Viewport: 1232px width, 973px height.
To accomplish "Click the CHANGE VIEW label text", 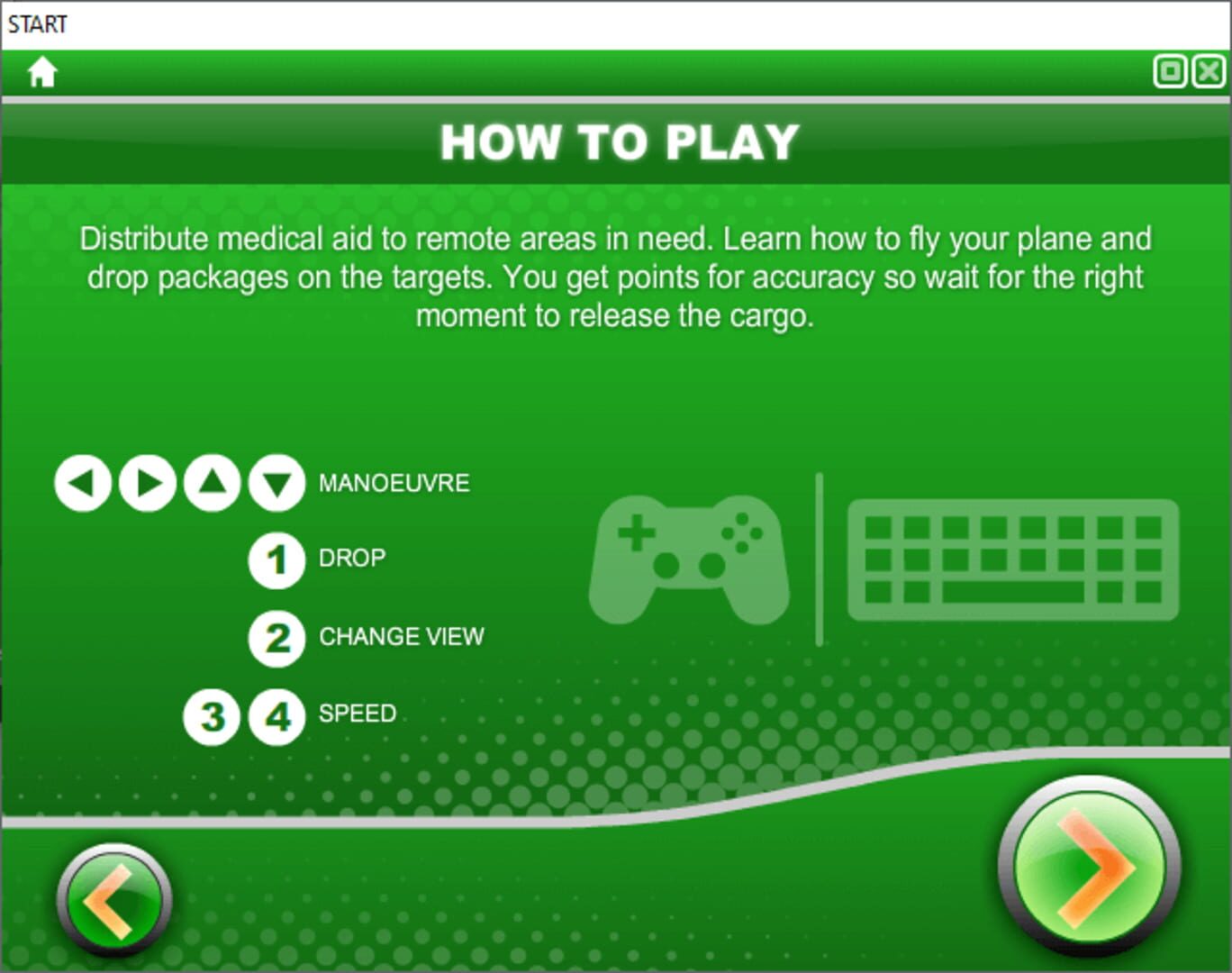I will click(403, 636).
